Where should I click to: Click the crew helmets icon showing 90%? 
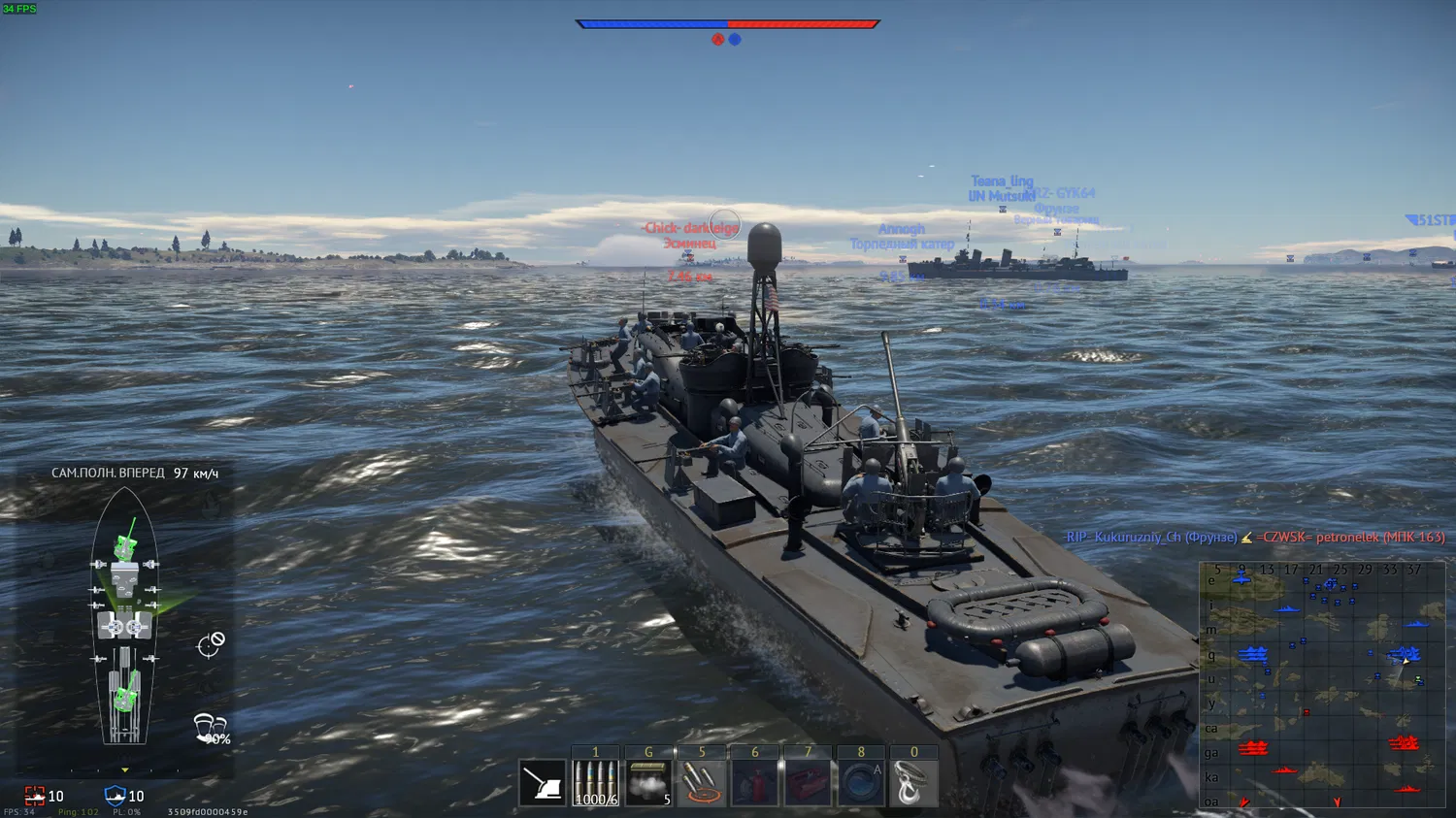pyautogui.click(x=210, y=728)
